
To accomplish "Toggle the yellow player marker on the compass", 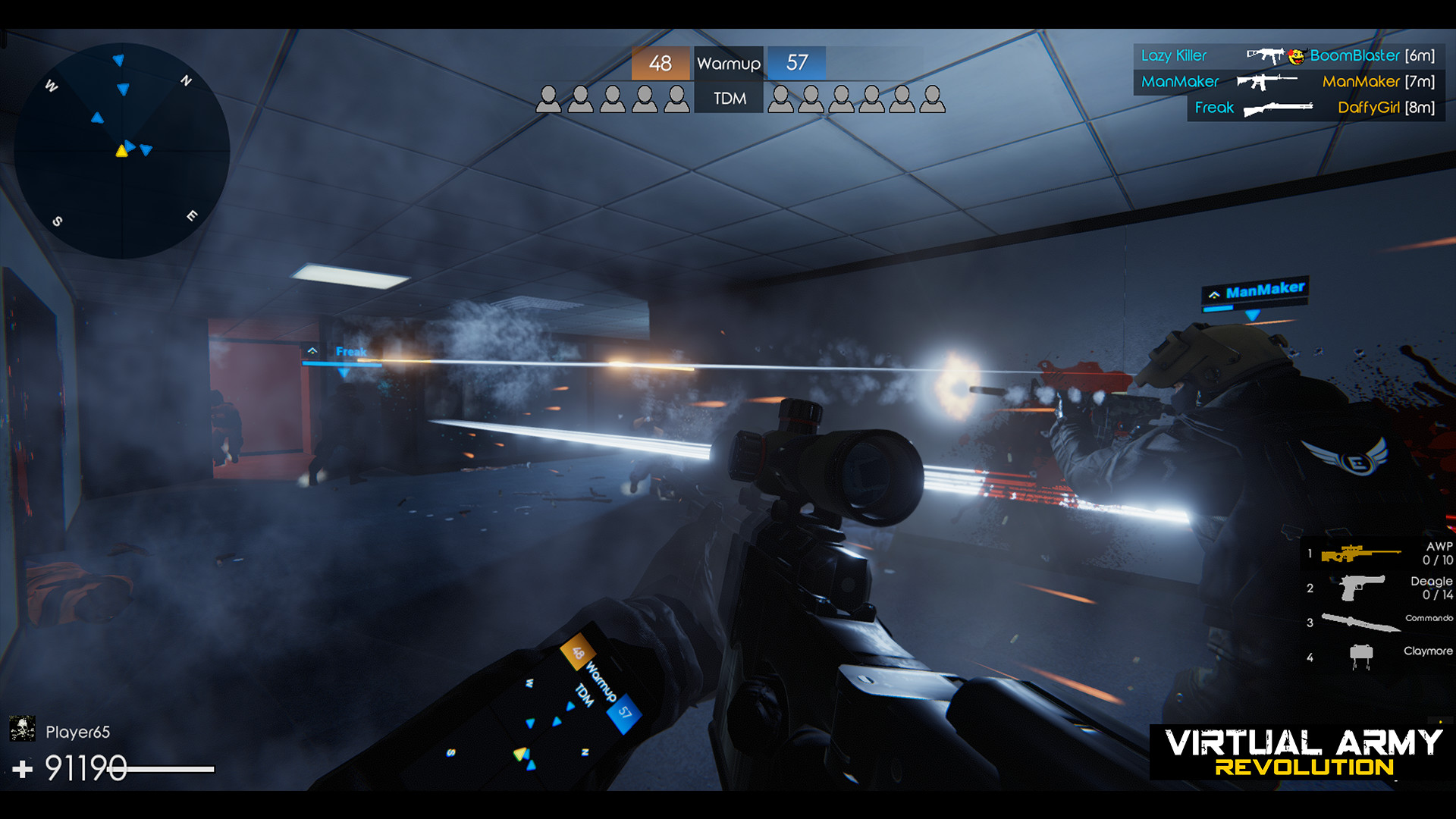I will click(x=122, y=150).
